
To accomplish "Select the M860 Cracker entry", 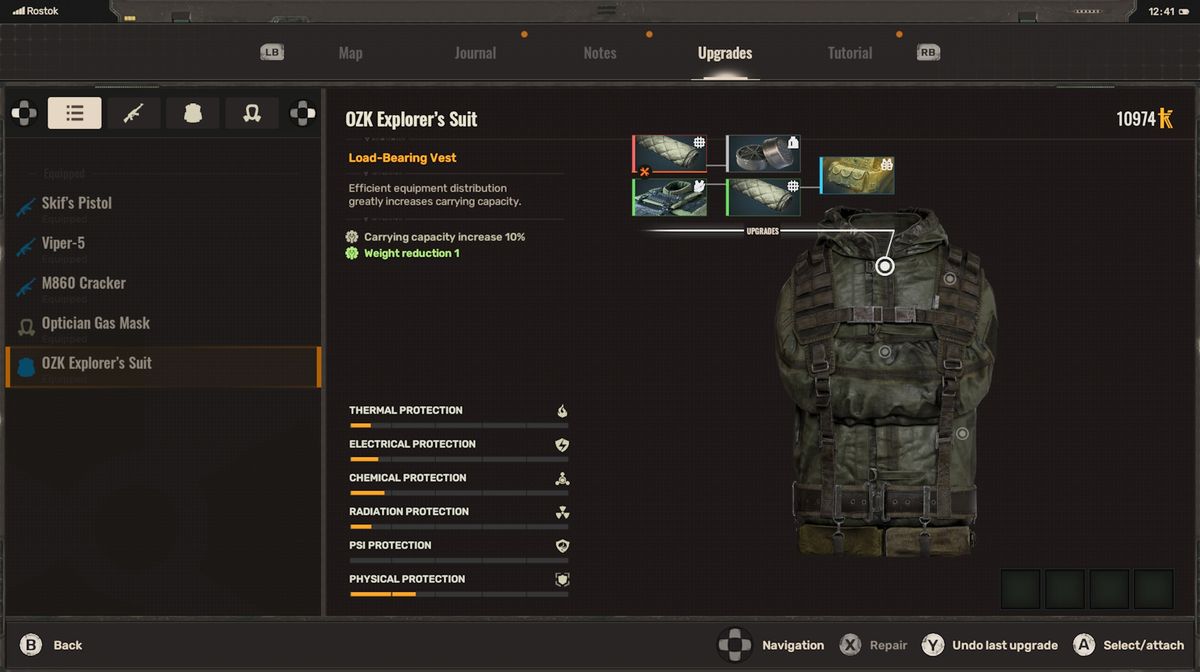I will (x=84, y=283).
